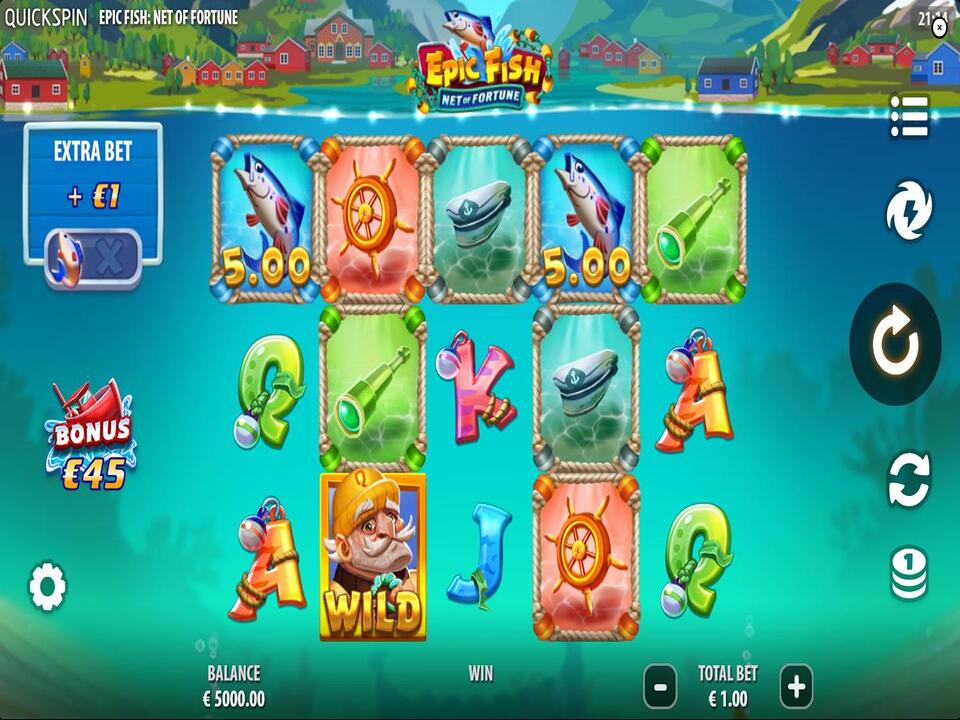Image resolution: width=960 pixels, height=720 pixels.
Task: Open the autoplay double-arrow control
Action: coord(909,479)
